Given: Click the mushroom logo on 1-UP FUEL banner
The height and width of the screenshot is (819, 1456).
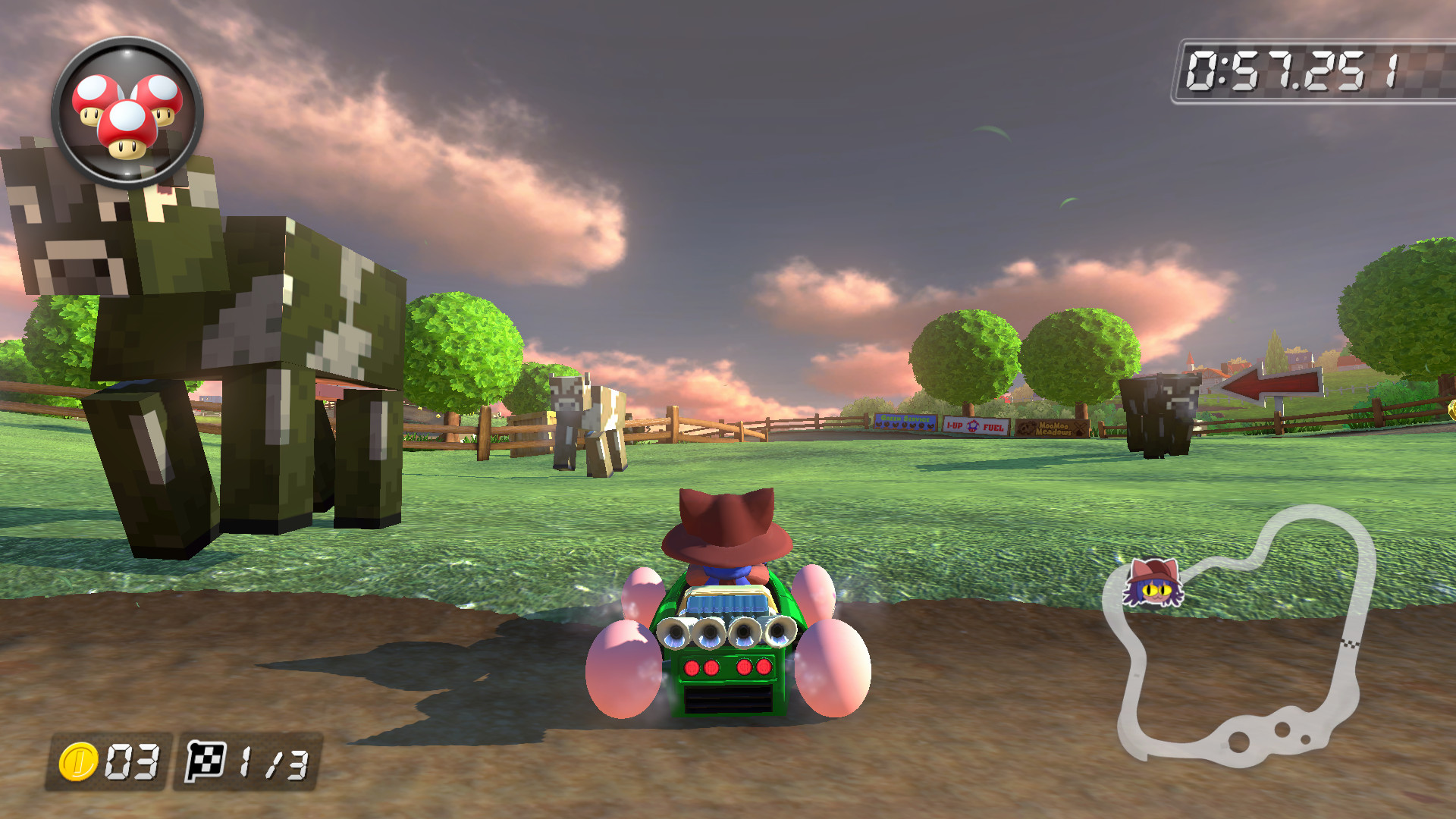Looking at the screenshot, I should pyautogui.click(x=972, y=426).
